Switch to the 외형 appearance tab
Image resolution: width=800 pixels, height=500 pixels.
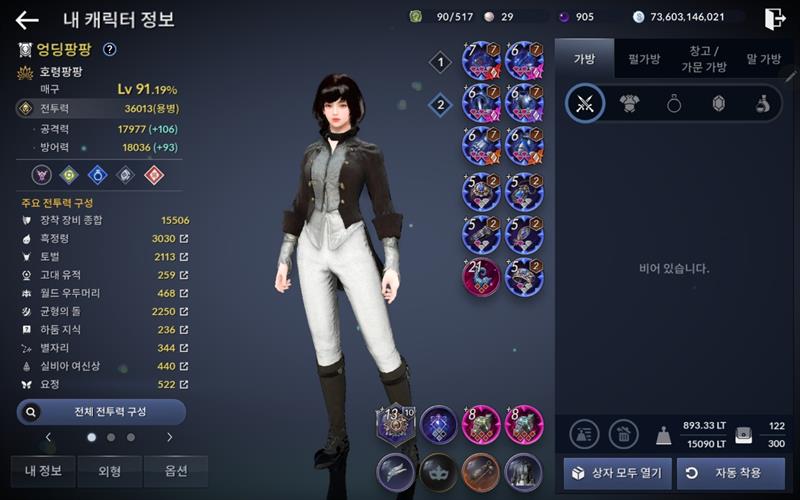tap(110, 471)
